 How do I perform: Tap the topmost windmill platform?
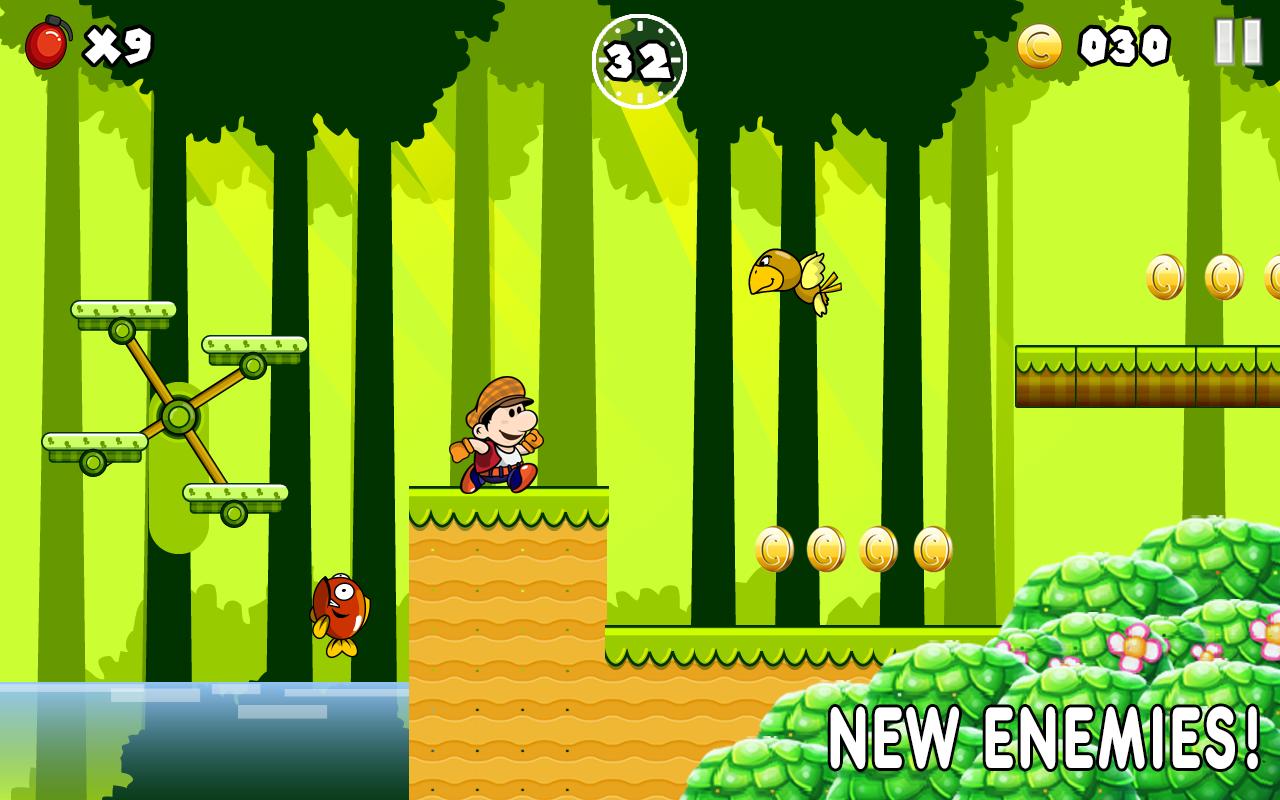[x=120, y=314]
